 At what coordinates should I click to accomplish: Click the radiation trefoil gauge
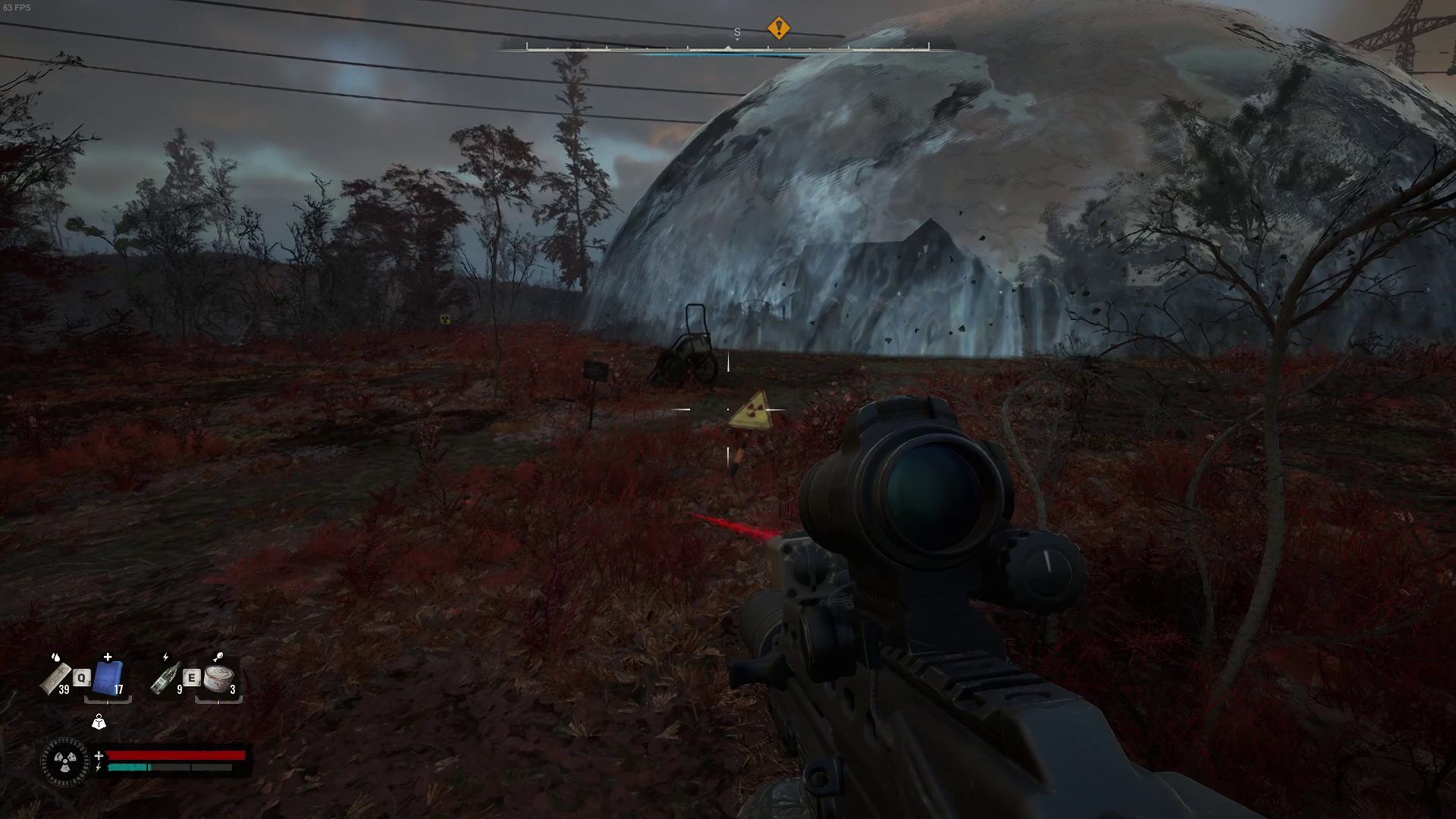point(65,762)
